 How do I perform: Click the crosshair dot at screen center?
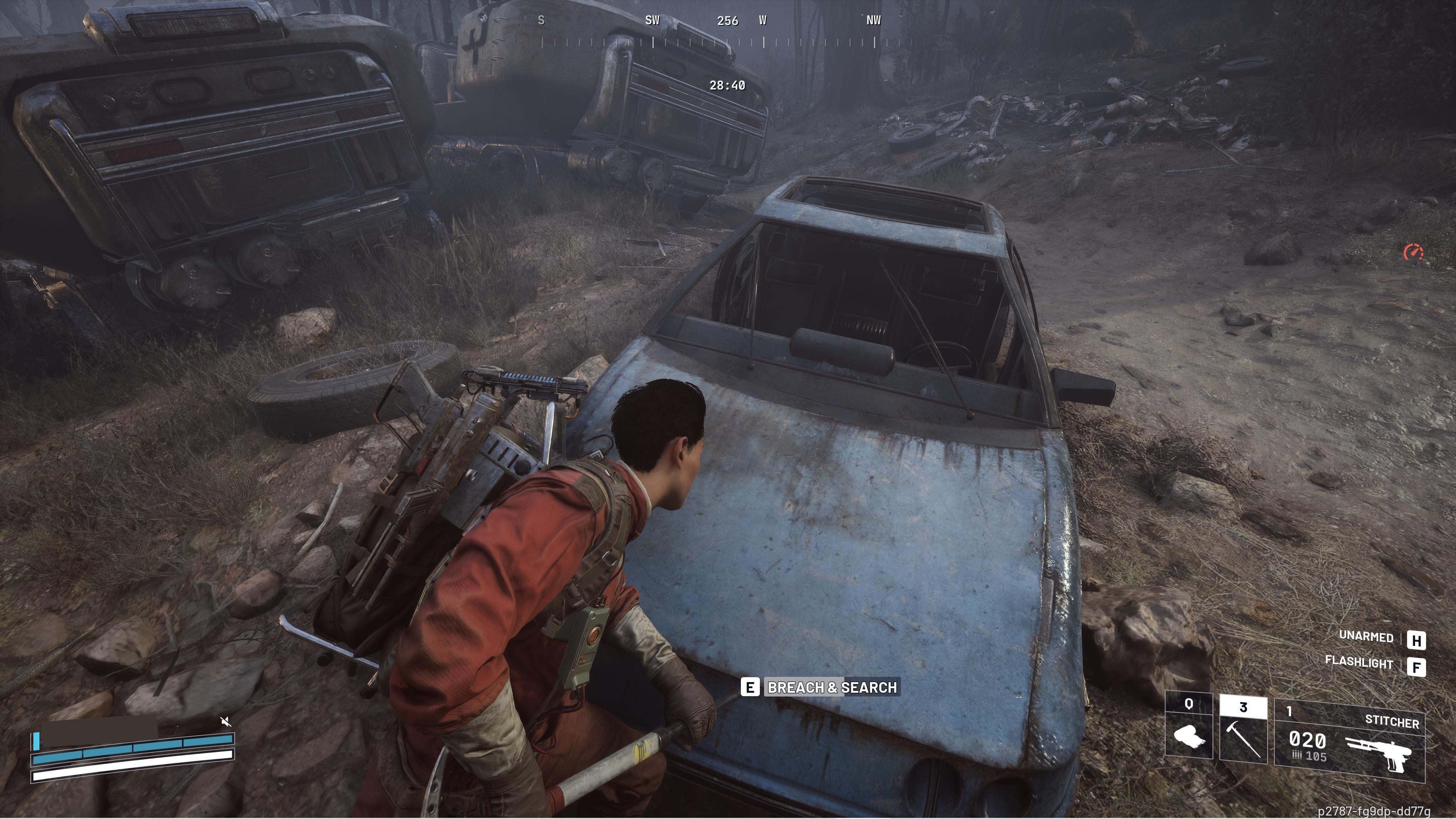pos(728,409)
